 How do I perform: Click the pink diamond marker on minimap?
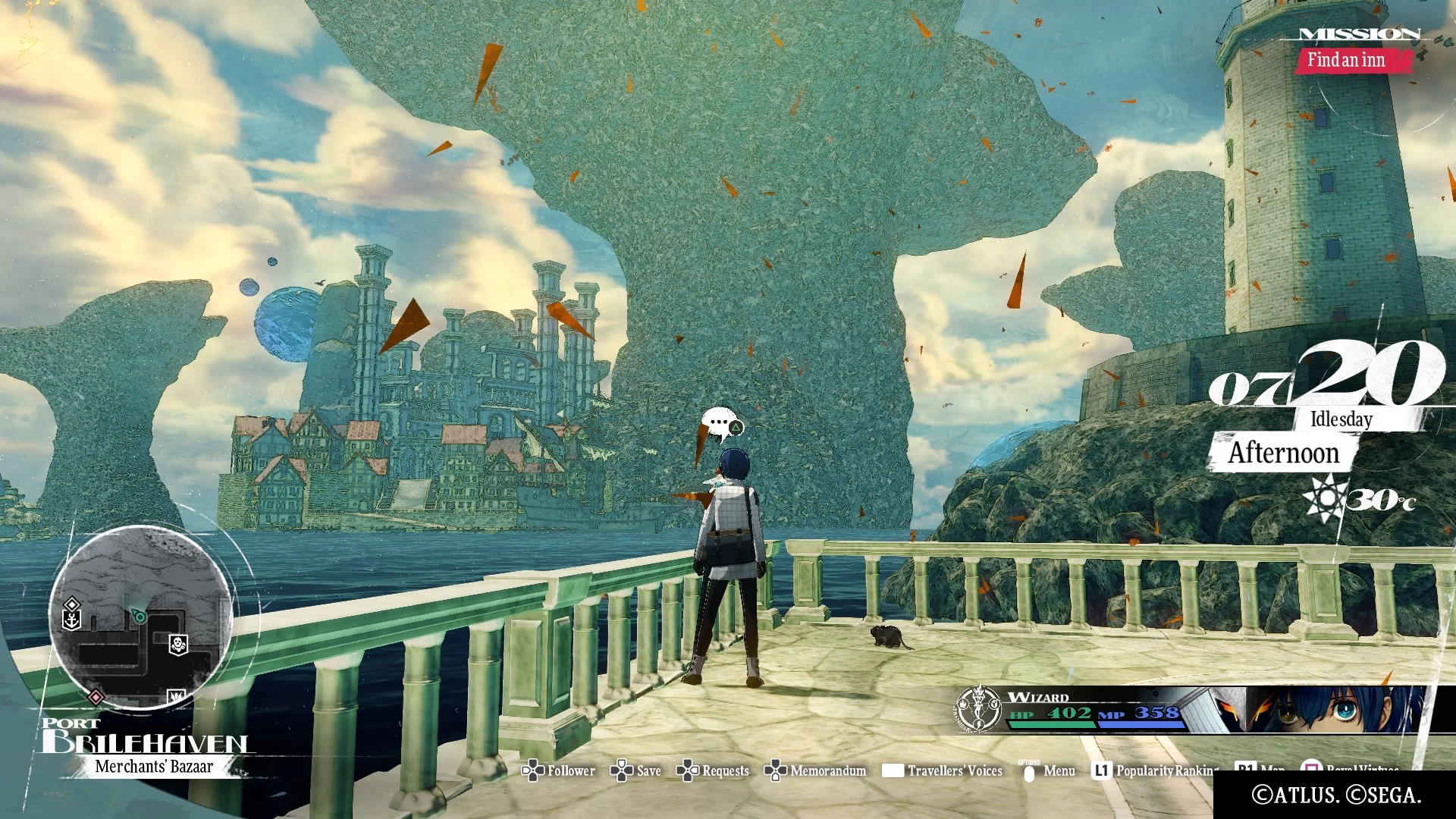tap(96, 696)
